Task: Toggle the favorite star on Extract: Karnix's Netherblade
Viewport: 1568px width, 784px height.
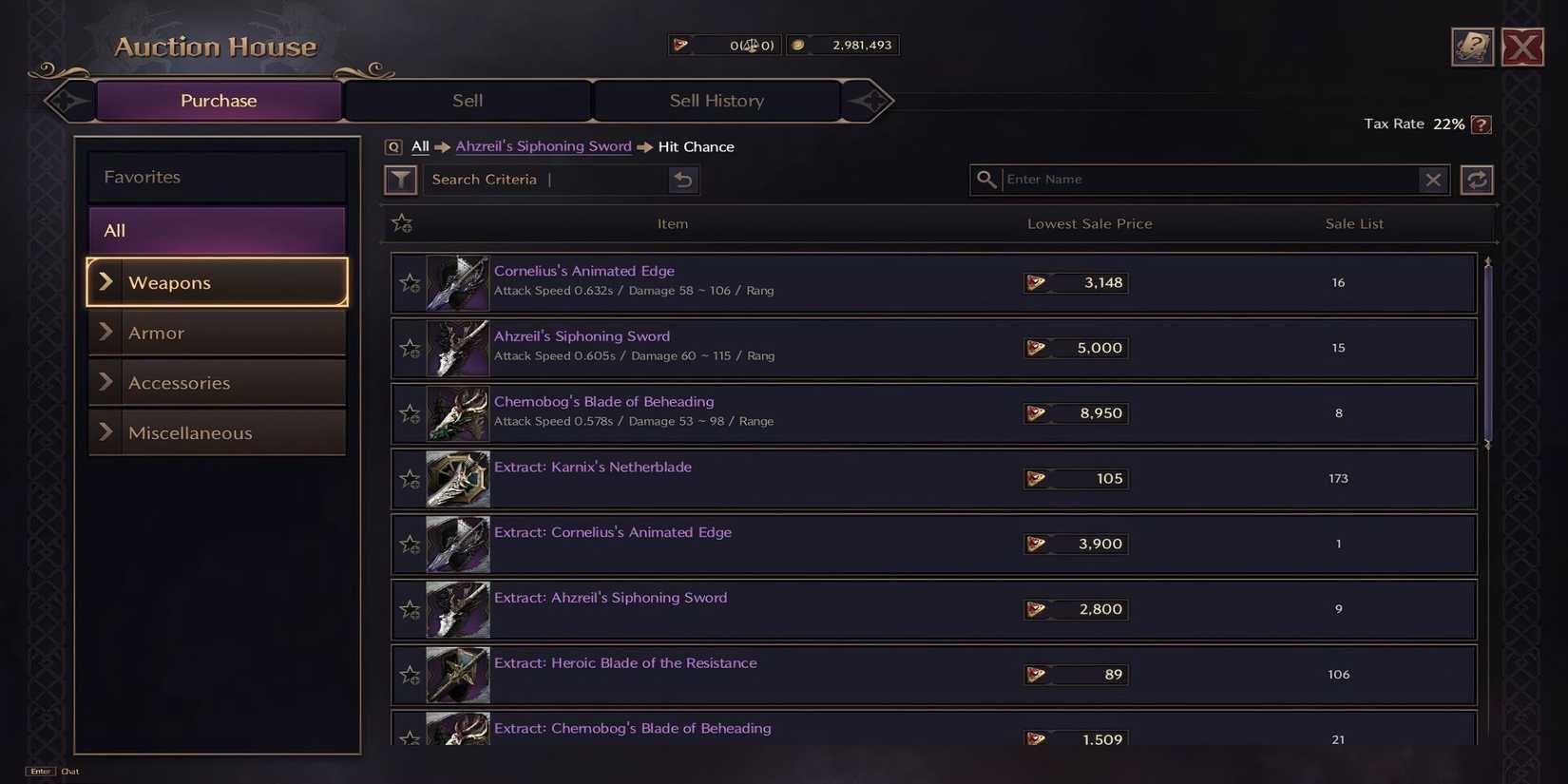Action: [x=410, y=479]
